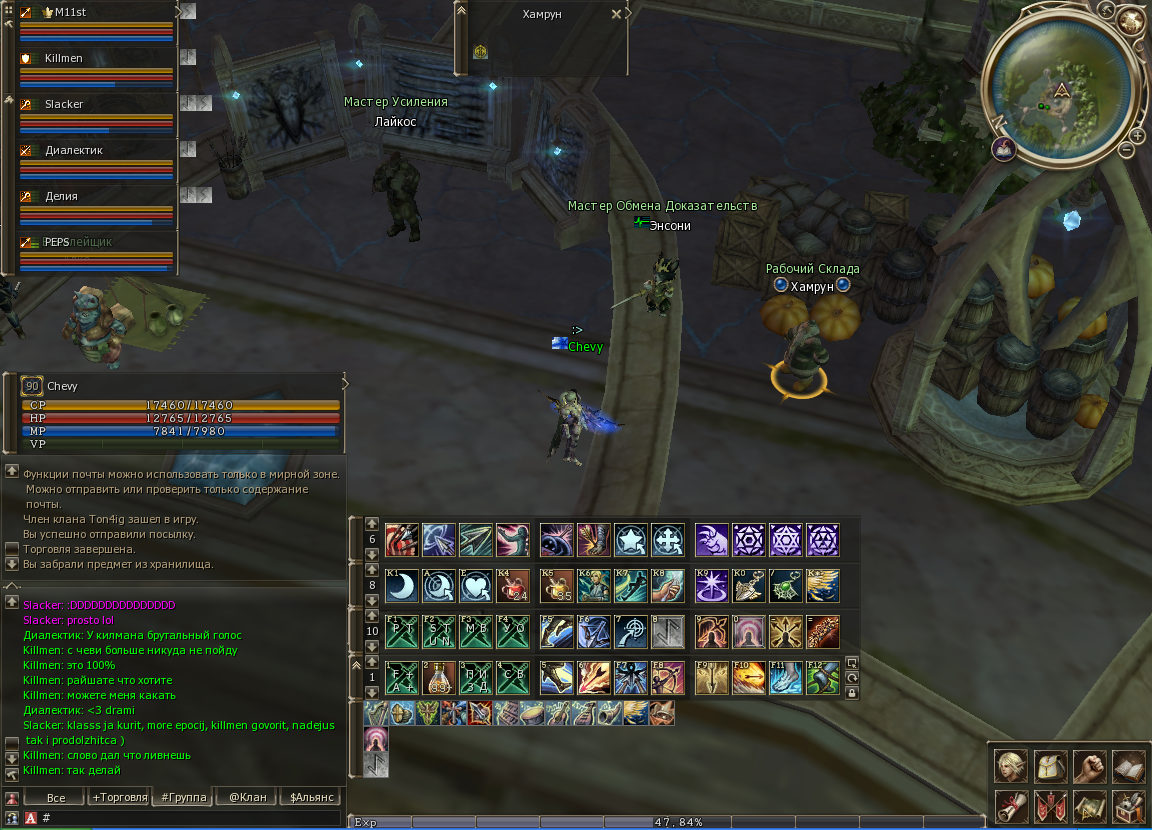Open the system menu chest icon
1152x830 pixels.
point(1128,806)
